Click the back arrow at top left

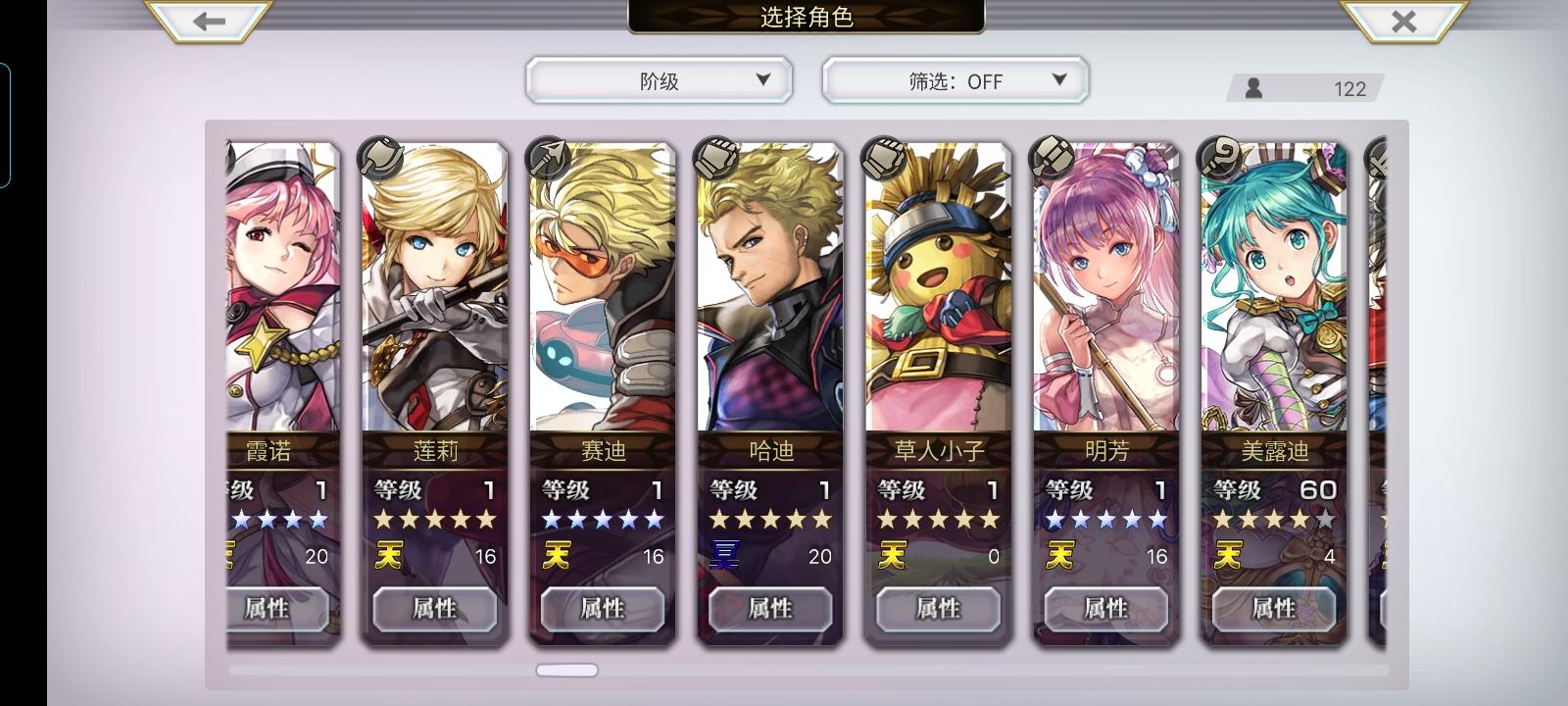point(206,22)
